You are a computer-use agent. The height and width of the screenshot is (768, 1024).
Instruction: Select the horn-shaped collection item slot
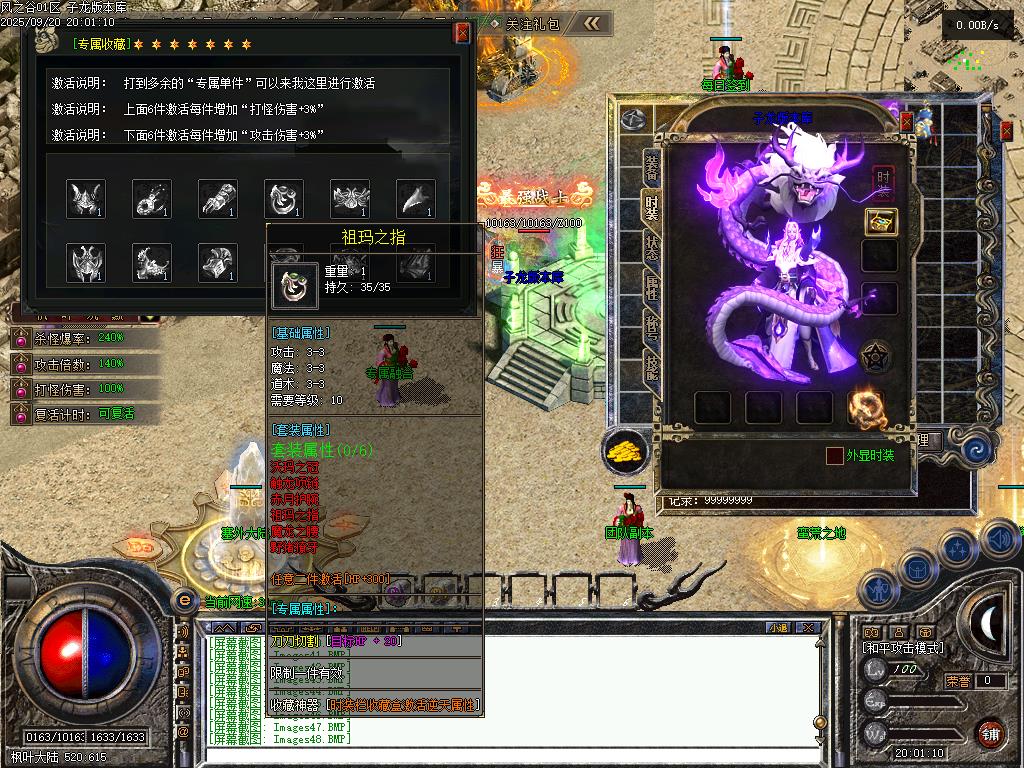pos(415,199)
